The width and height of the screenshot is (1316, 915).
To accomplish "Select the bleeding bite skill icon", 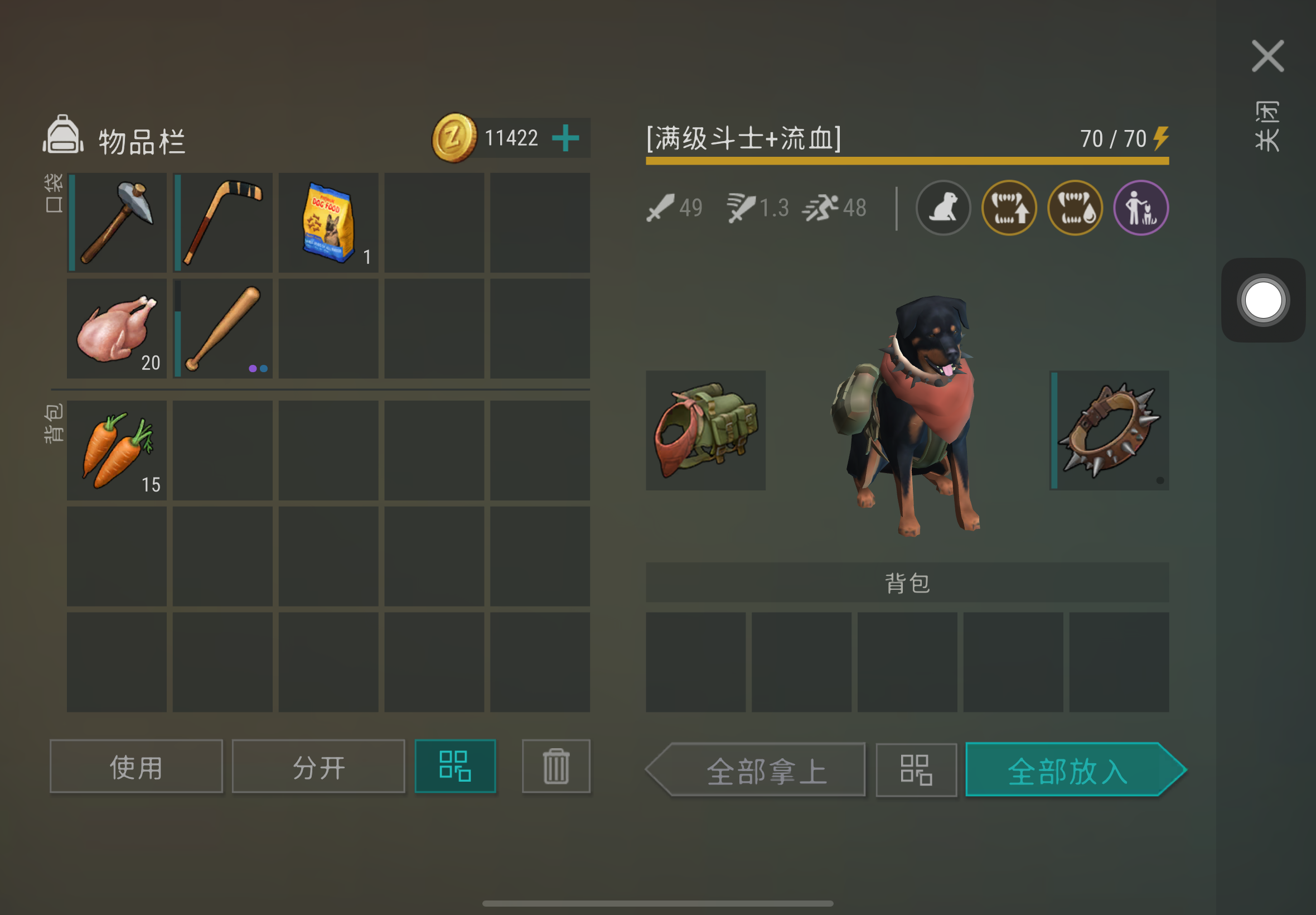I will pyautogui.click(x=1075, y=208).
